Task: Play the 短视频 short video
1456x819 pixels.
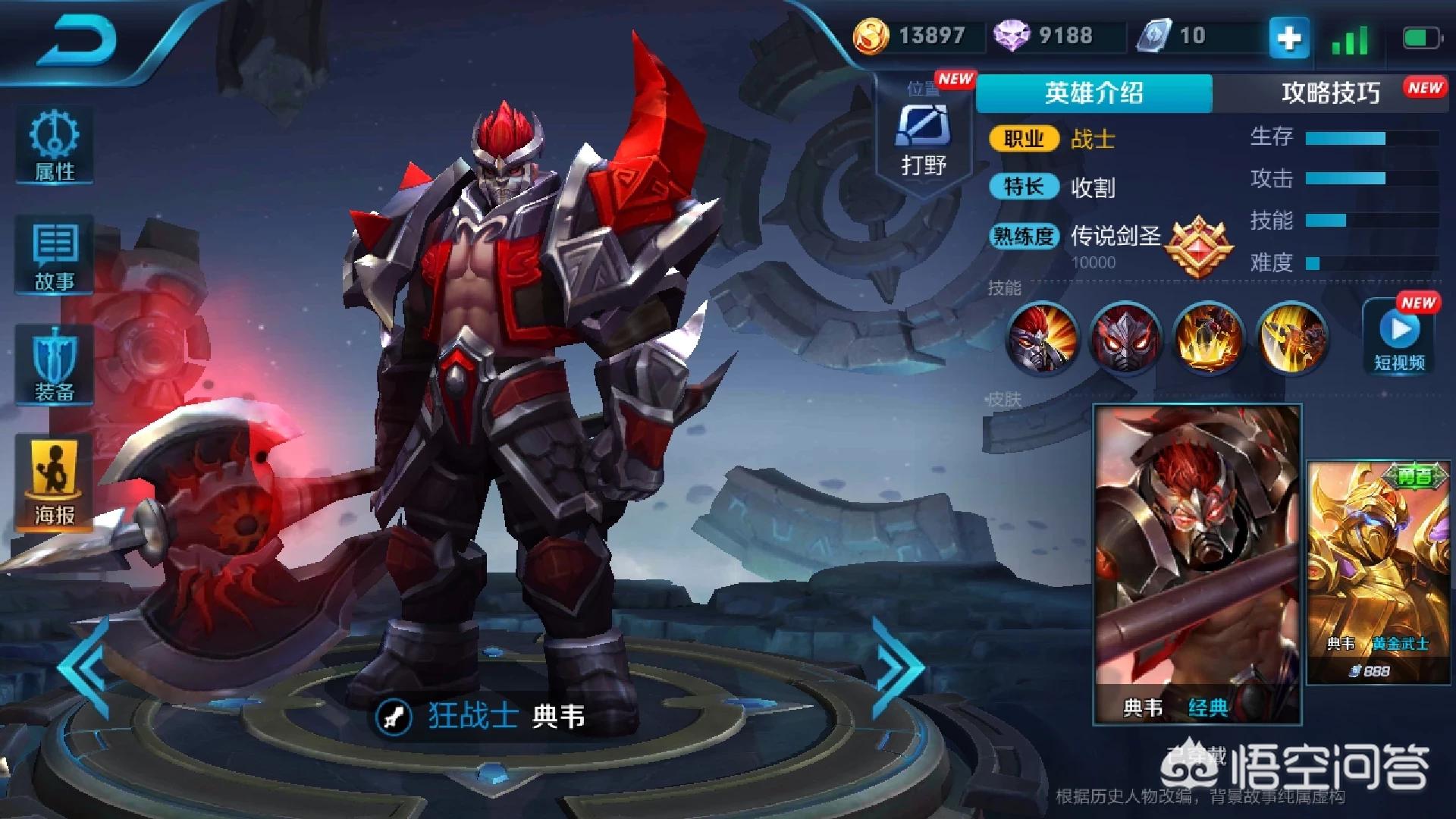Action: click(1399, 337)
